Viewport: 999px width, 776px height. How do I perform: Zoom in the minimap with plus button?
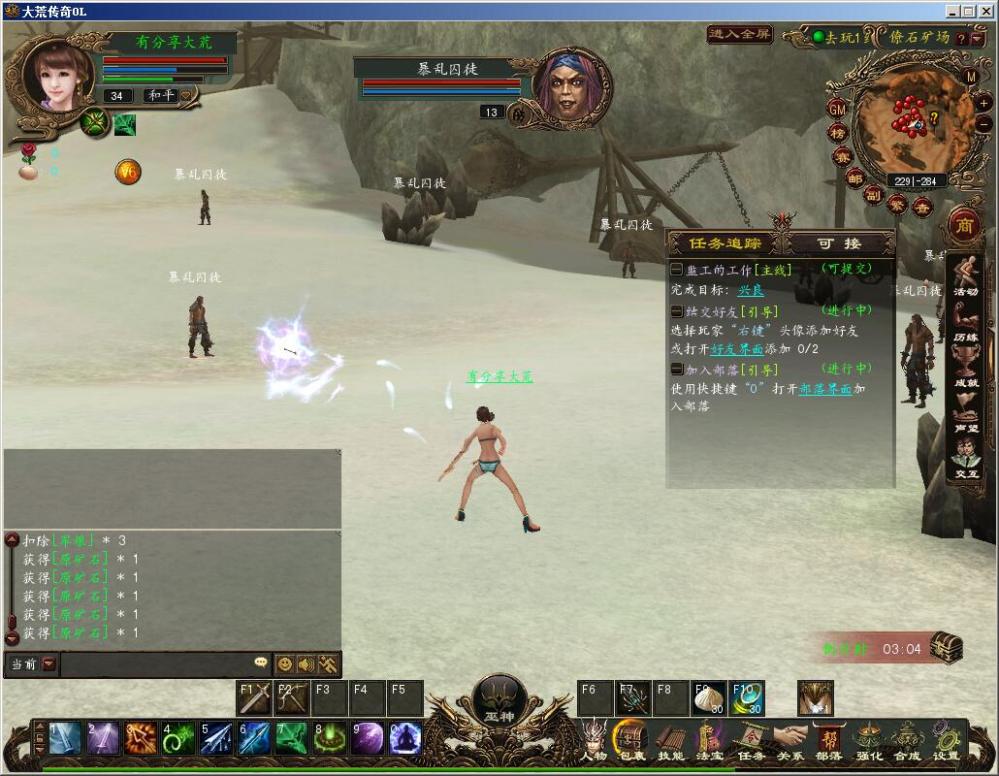click(x=984, y=101)
